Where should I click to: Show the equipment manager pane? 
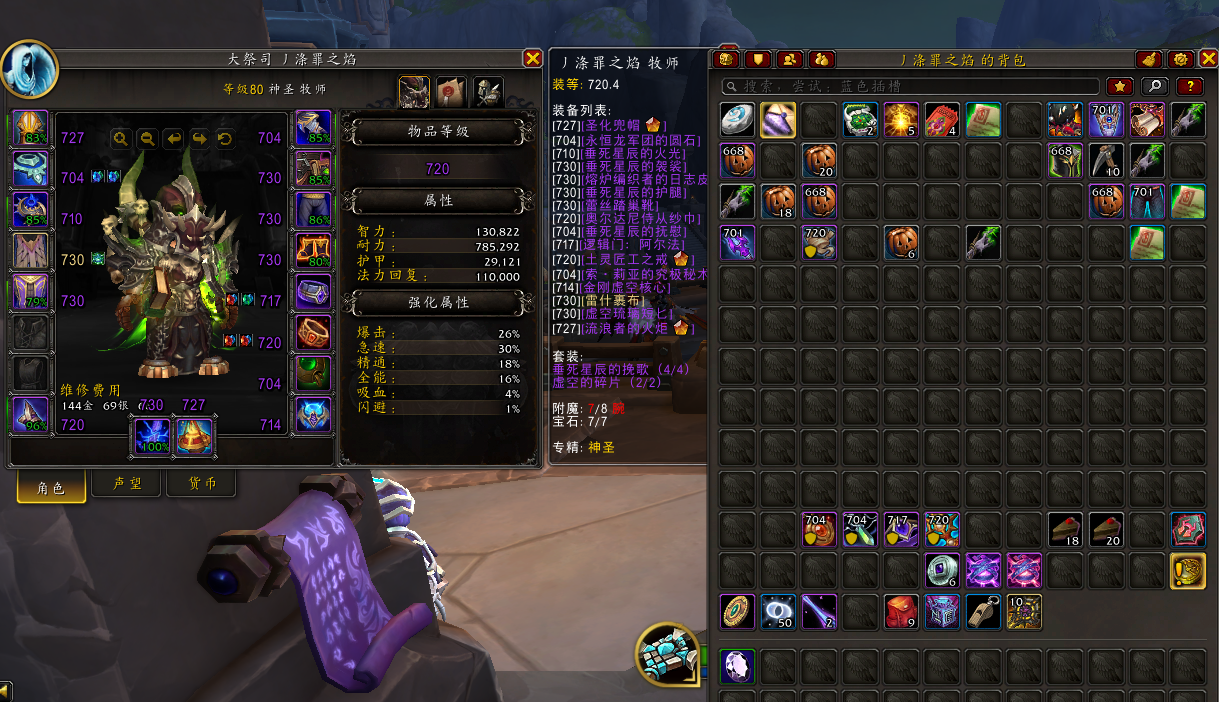pos(488,91)
